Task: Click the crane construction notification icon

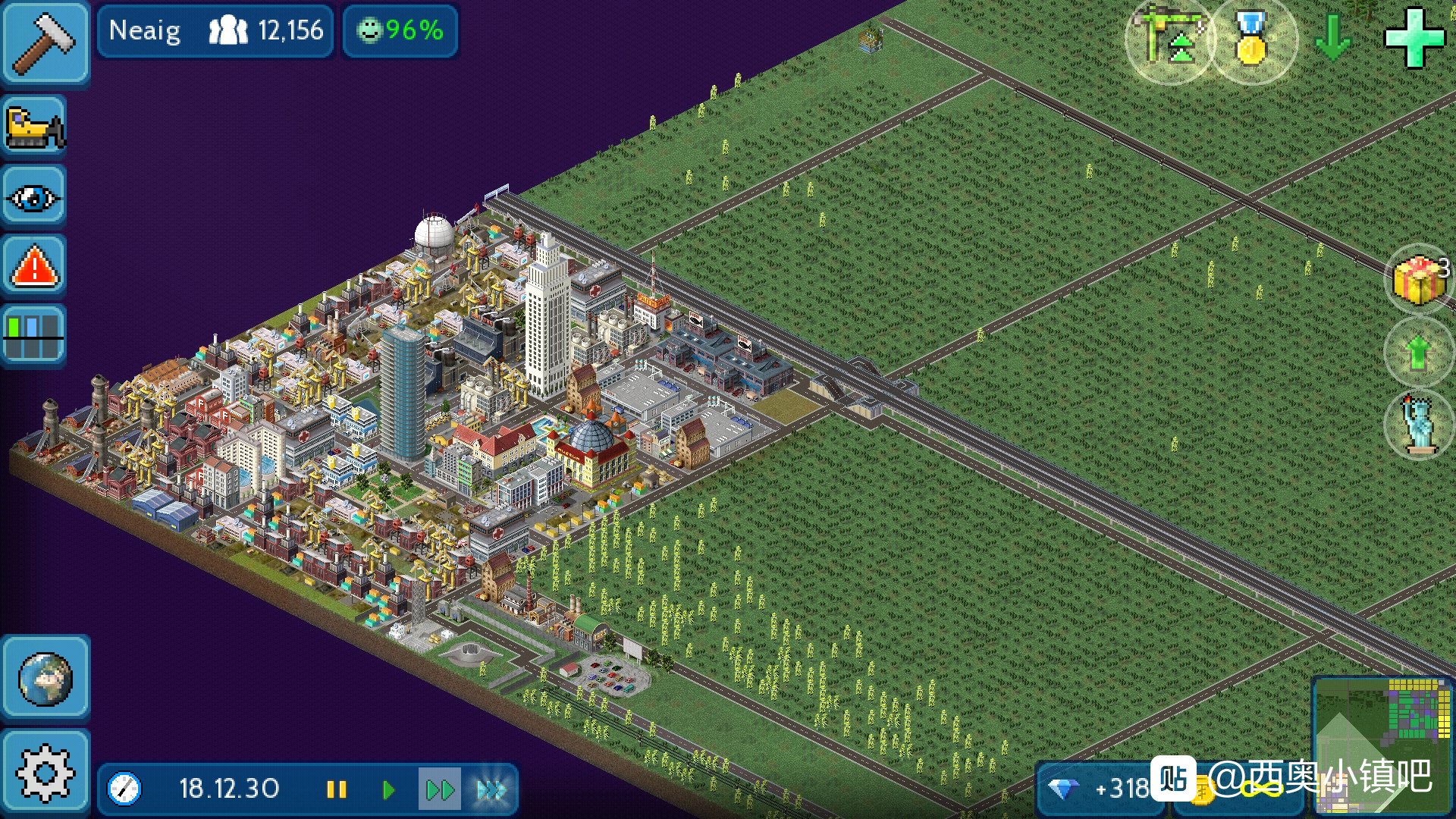Action: pos(1169,39)
